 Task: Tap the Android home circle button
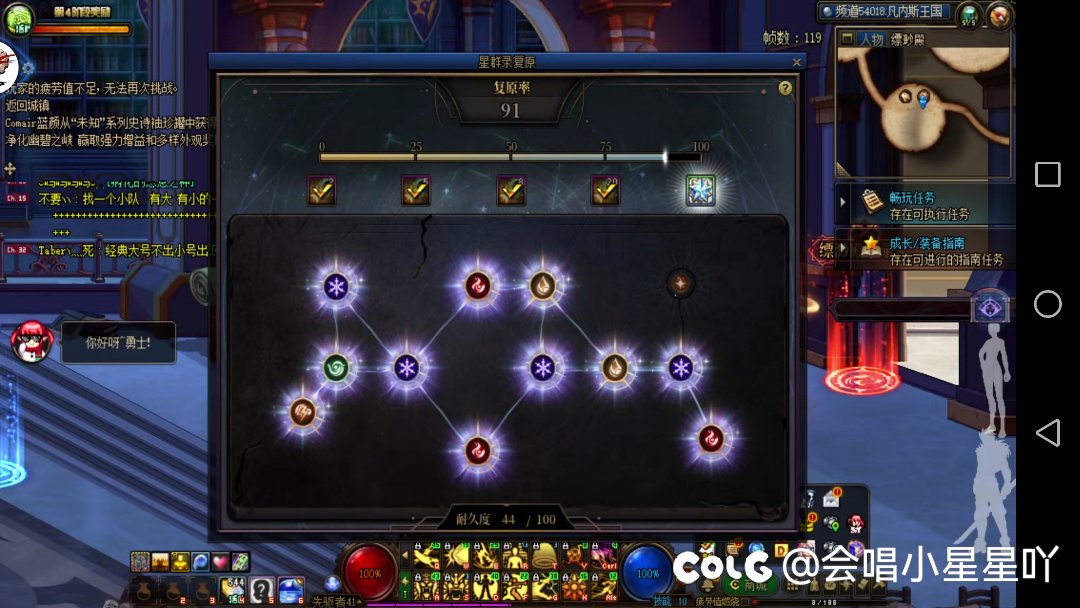tap(1047, 304)
